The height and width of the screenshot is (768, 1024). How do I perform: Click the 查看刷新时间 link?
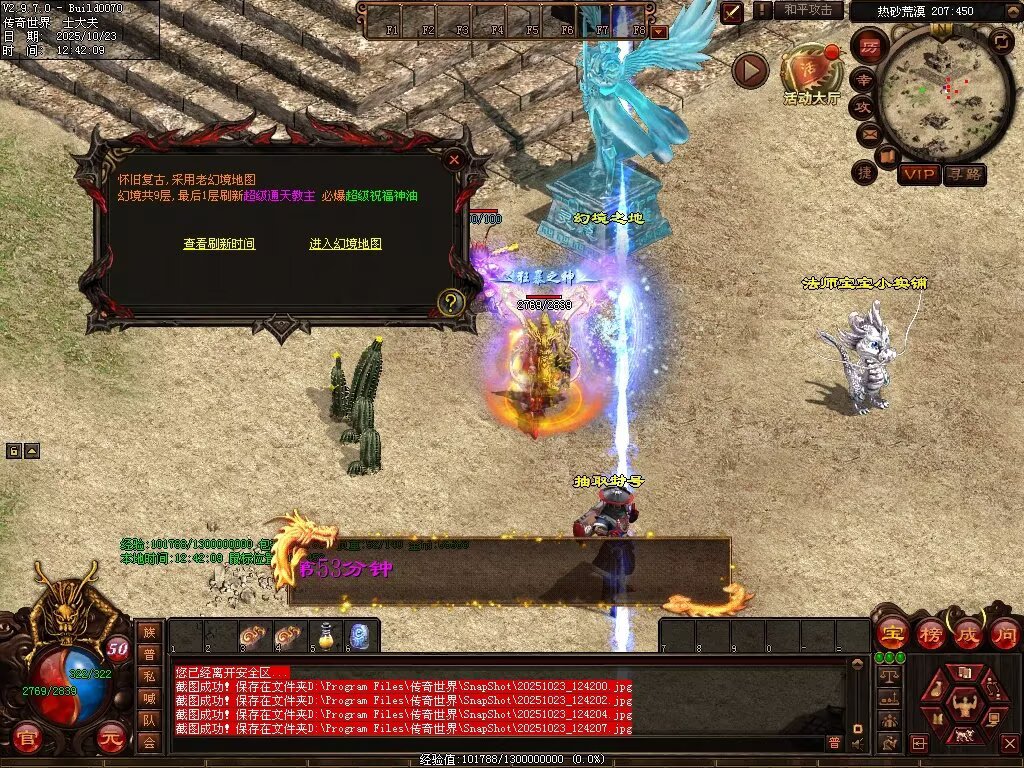219,244
